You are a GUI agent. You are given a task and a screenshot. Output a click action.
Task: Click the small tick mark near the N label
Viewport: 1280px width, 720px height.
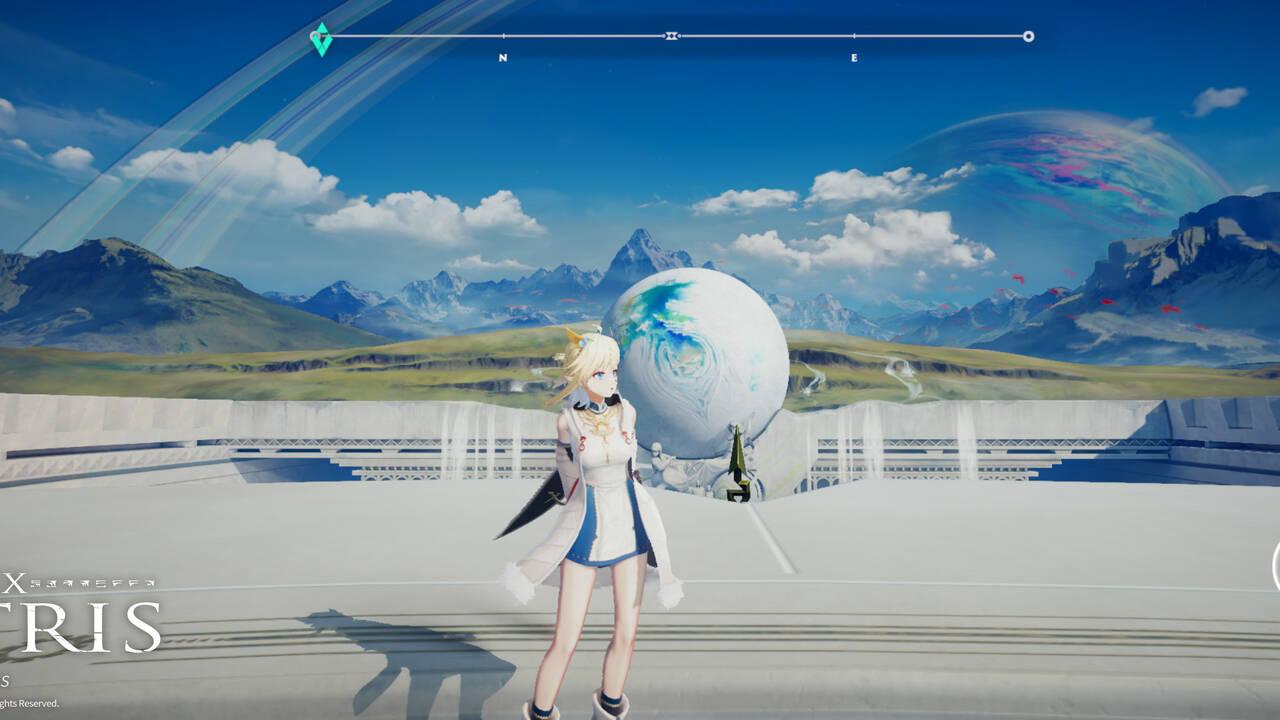[x=503, y=35]
